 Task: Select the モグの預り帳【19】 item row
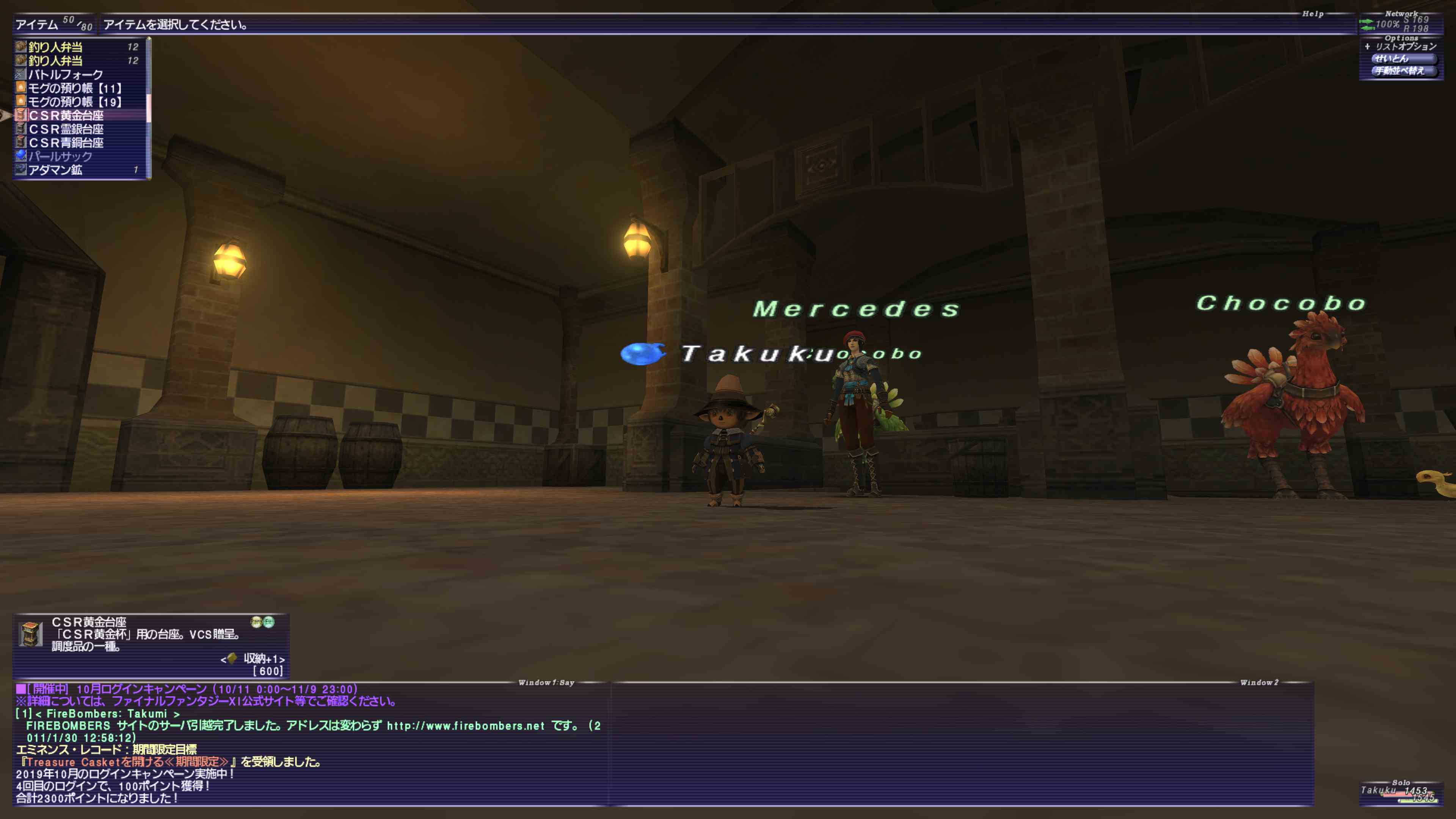click(75, 102)
